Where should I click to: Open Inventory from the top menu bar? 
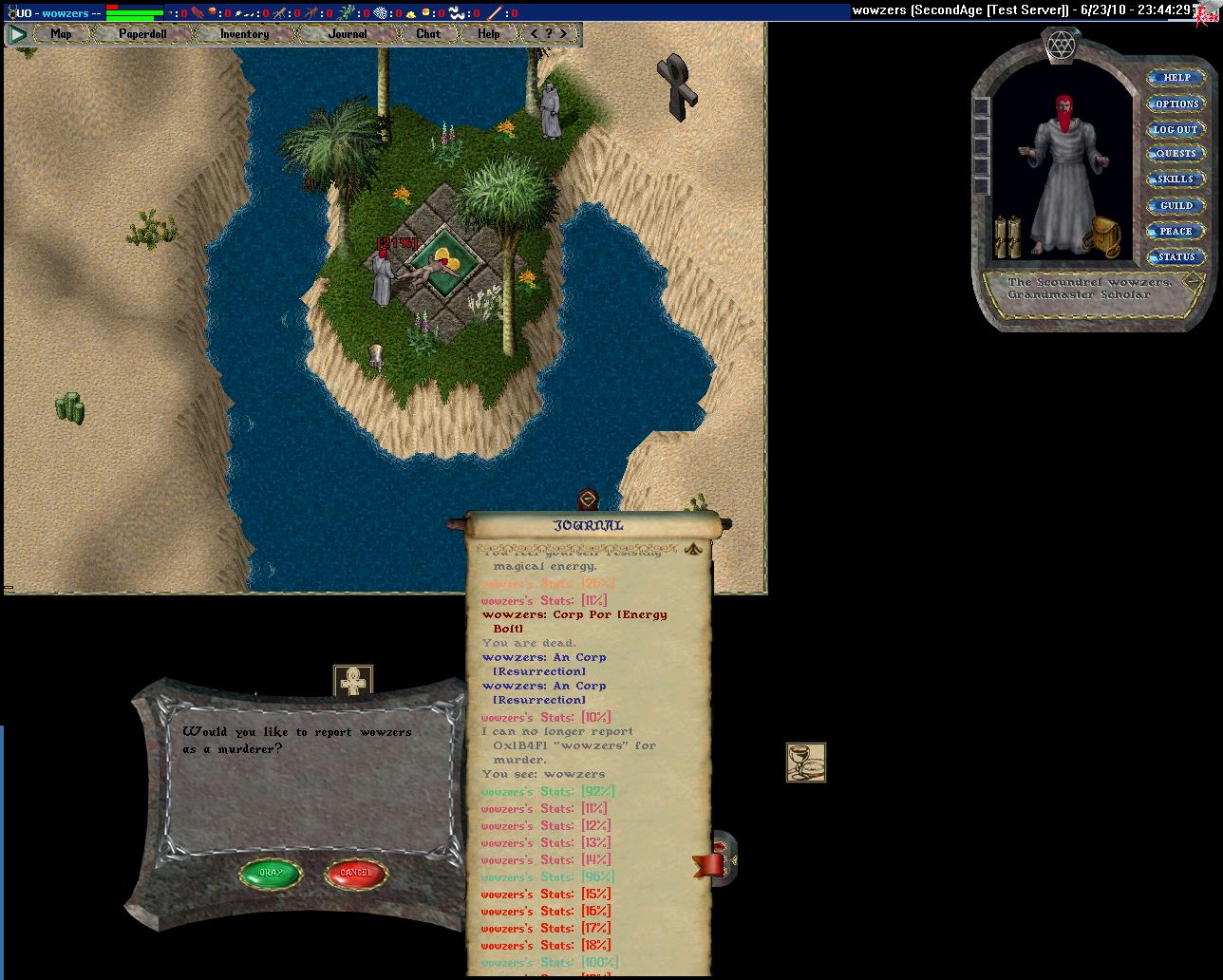coord(244,34)
